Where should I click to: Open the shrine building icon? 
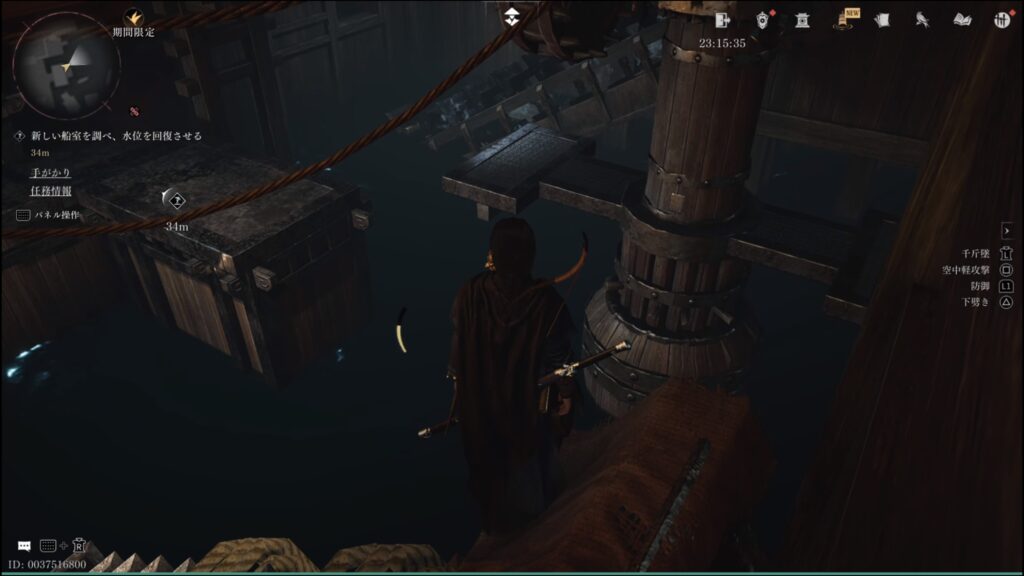click(802, 20)
